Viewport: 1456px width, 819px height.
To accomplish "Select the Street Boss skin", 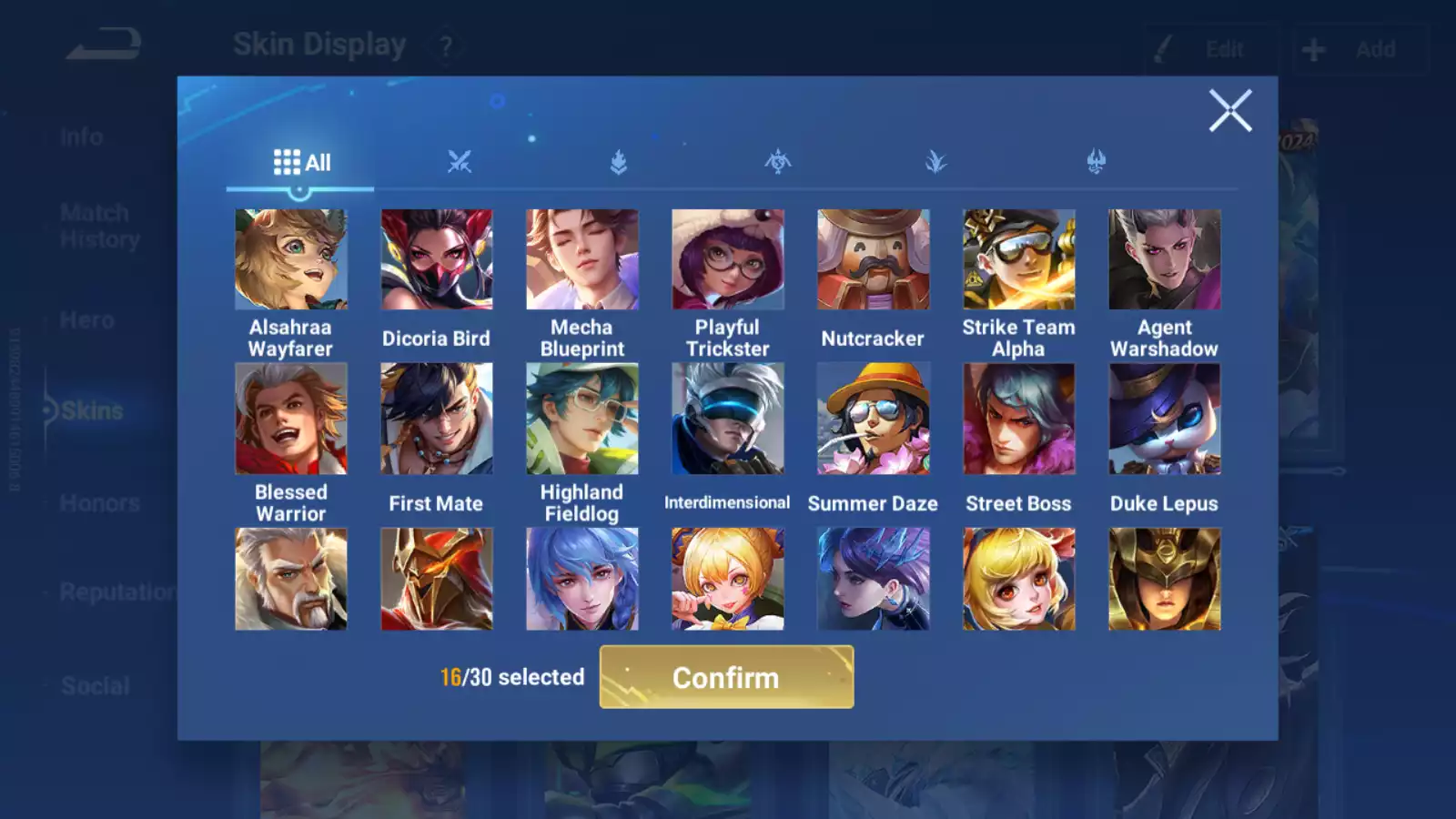I will click(1019, 419).
